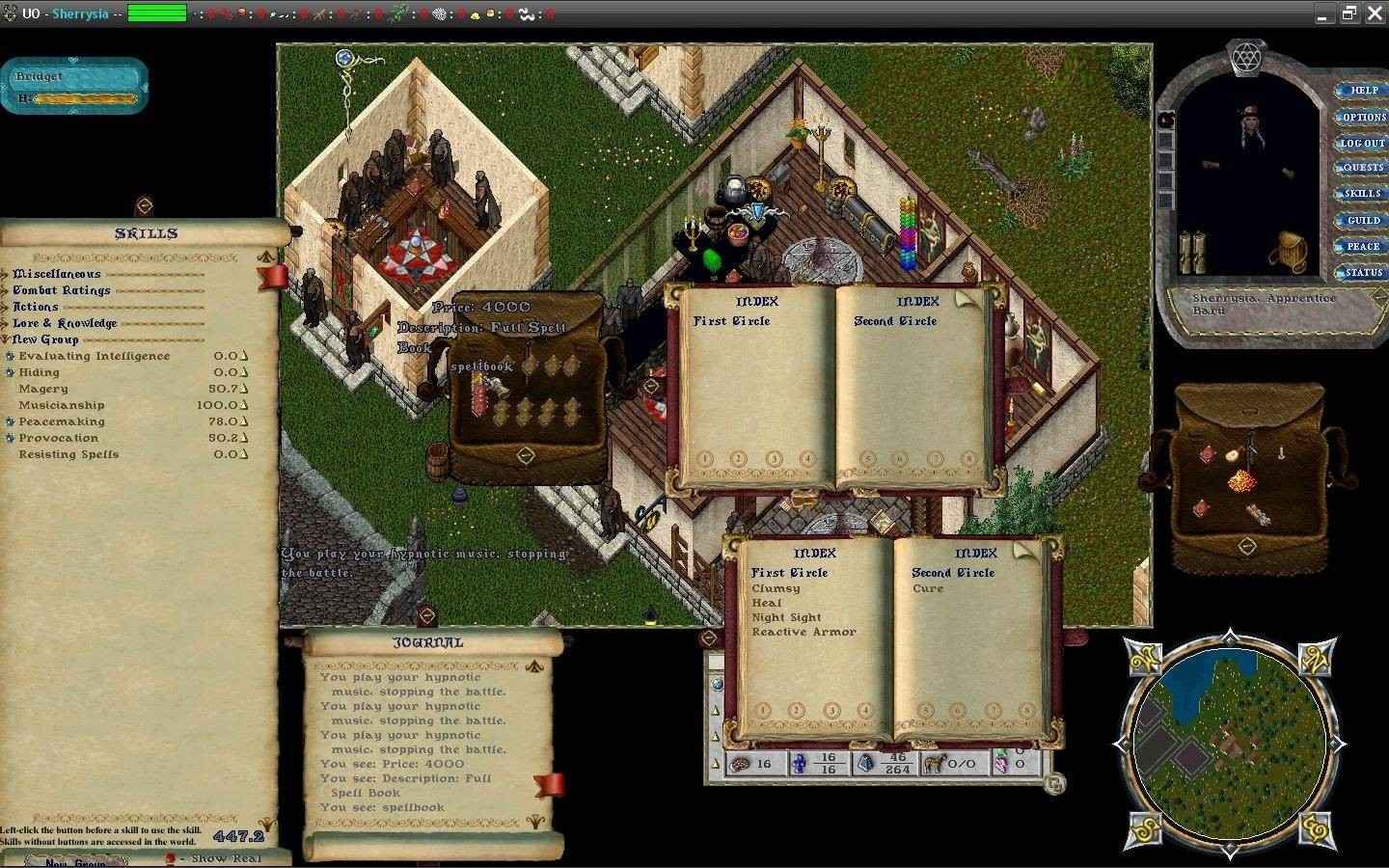Viewport: 1389px width, 868px height.
Task: Close the game window
Action: point(1374,14)
